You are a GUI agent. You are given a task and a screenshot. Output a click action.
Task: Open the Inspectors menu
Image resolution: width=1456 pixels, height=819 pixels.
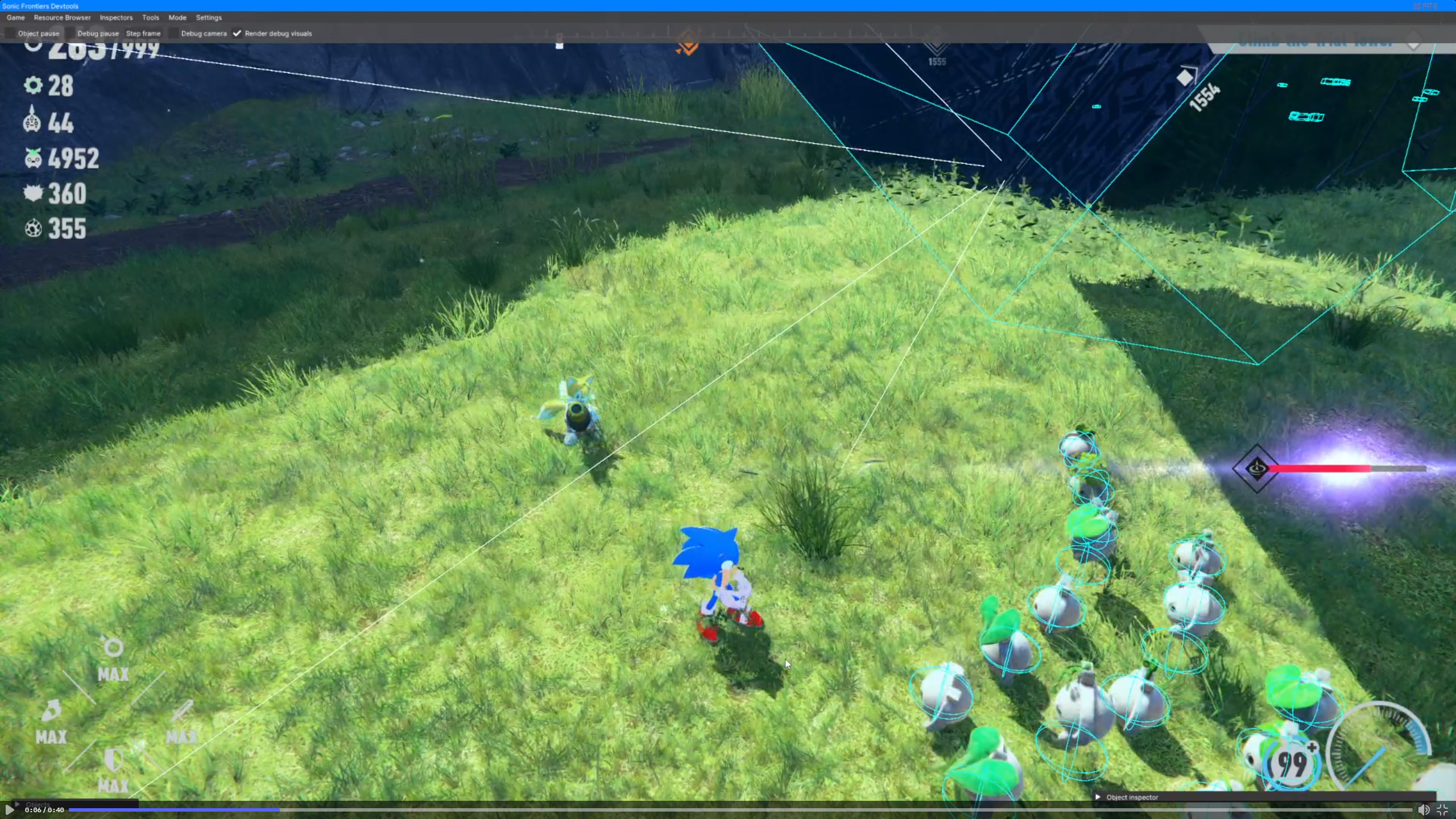pyautogui.click(x=116, y=18)
